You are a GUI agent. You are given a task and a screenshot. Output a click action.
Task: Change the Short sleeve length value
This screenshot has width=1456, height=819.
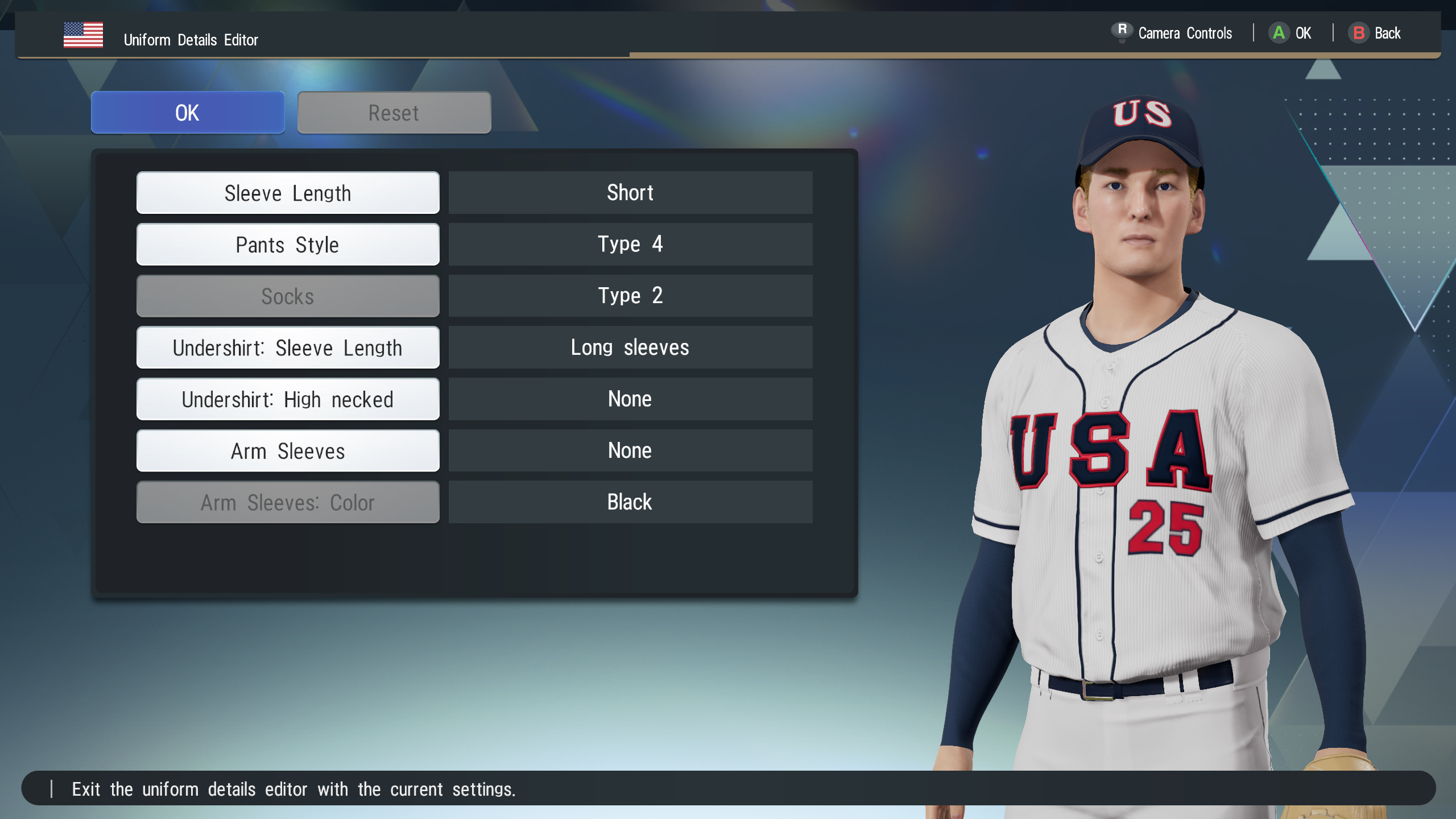point(630,193)
